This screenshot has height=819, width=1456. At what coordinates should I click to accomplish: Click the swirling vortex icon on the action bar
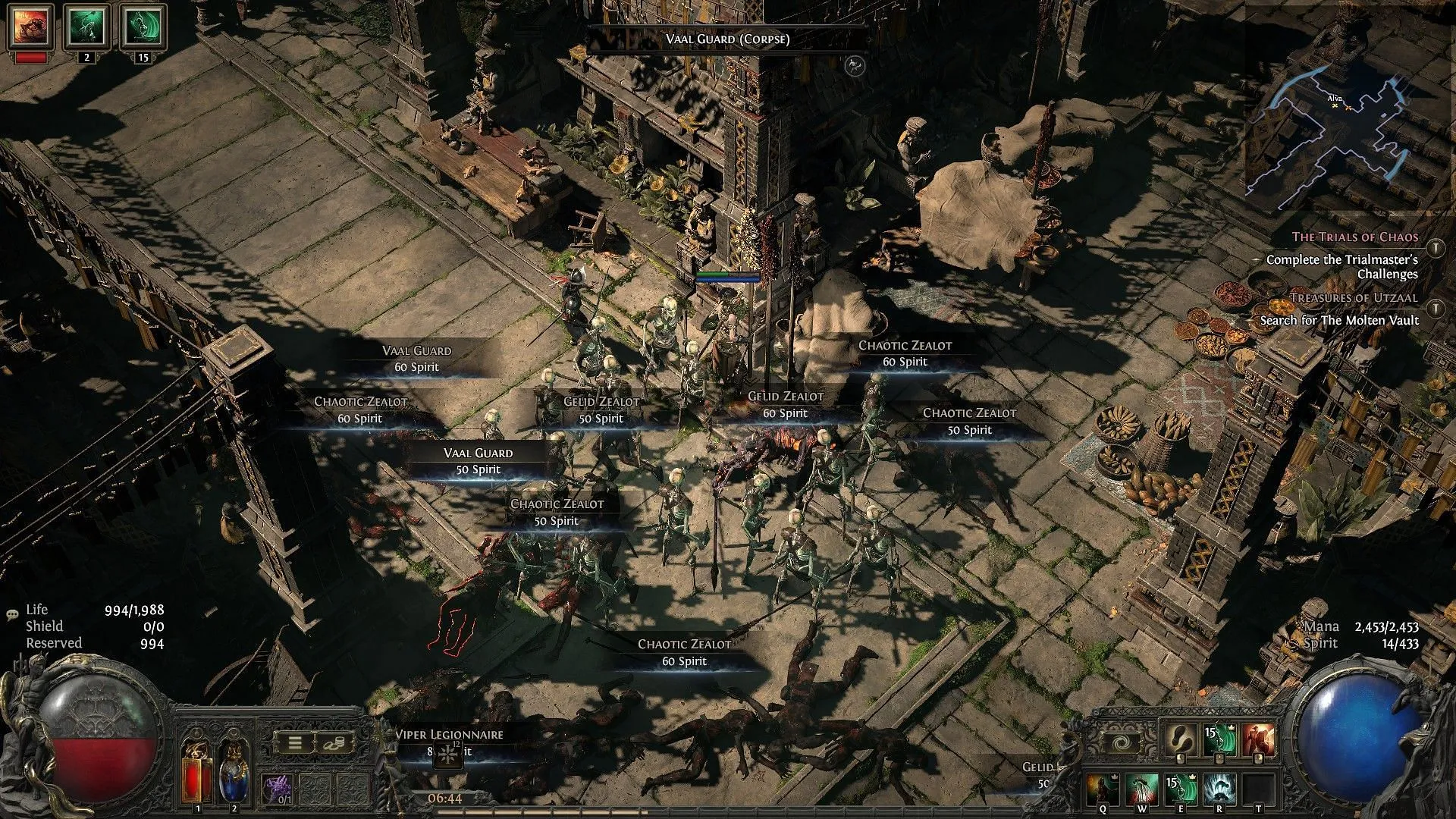(1122, 742)
